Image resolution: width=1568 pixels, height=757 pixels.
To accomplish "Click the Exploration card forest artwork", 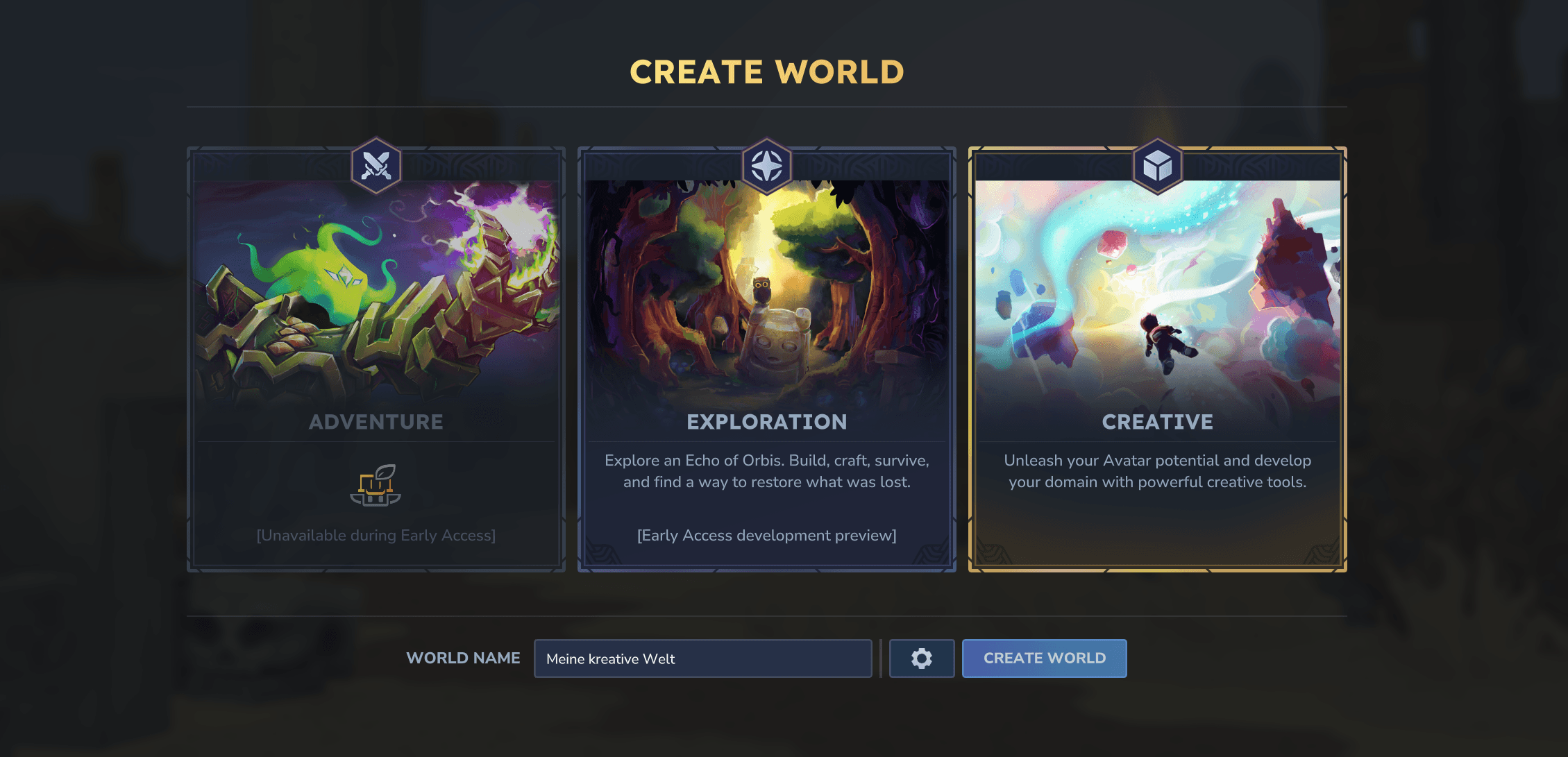I will click(766, 291).
